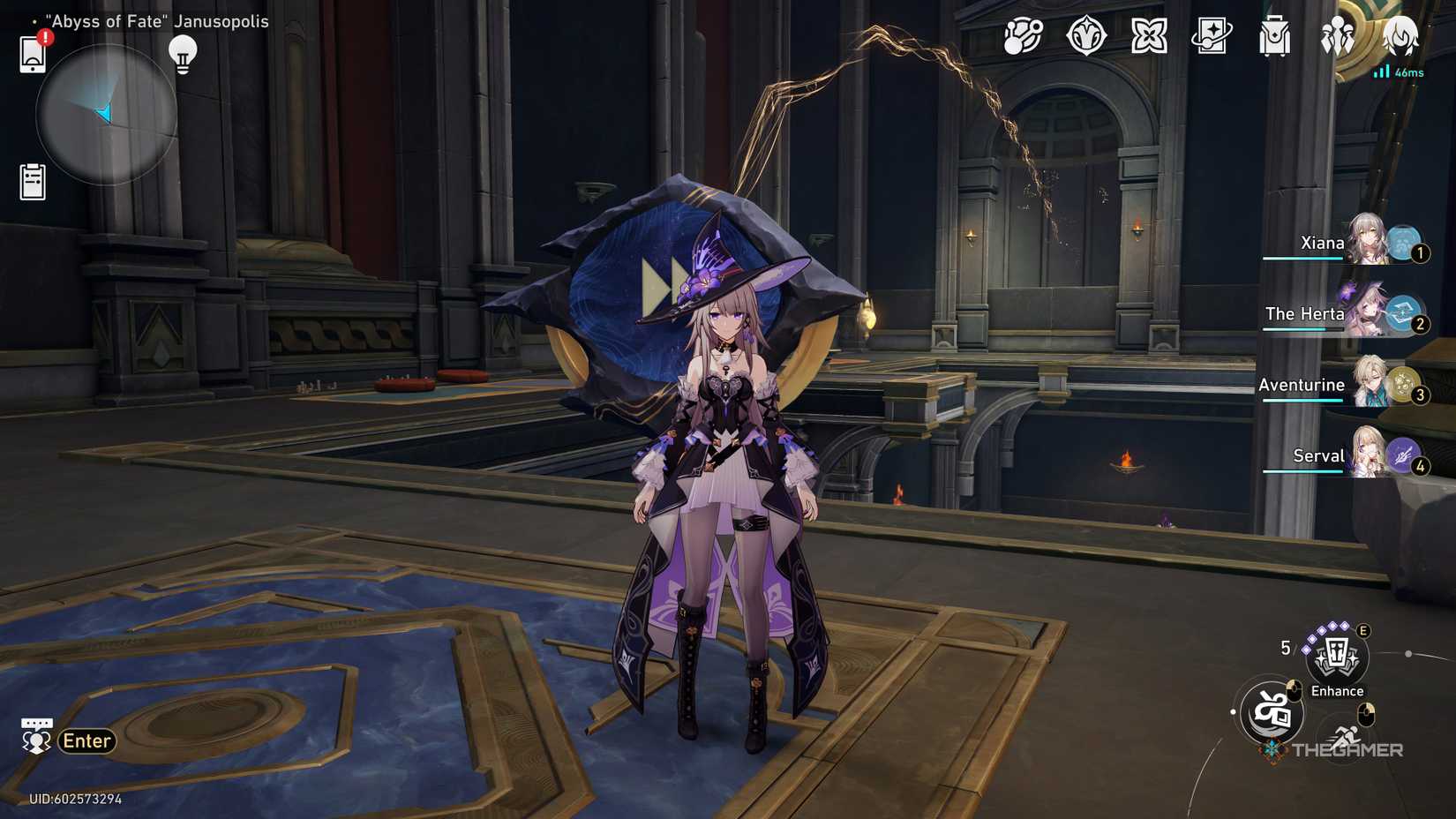
Task: Click the technique point pips above Enhance
Action: 1324,633
